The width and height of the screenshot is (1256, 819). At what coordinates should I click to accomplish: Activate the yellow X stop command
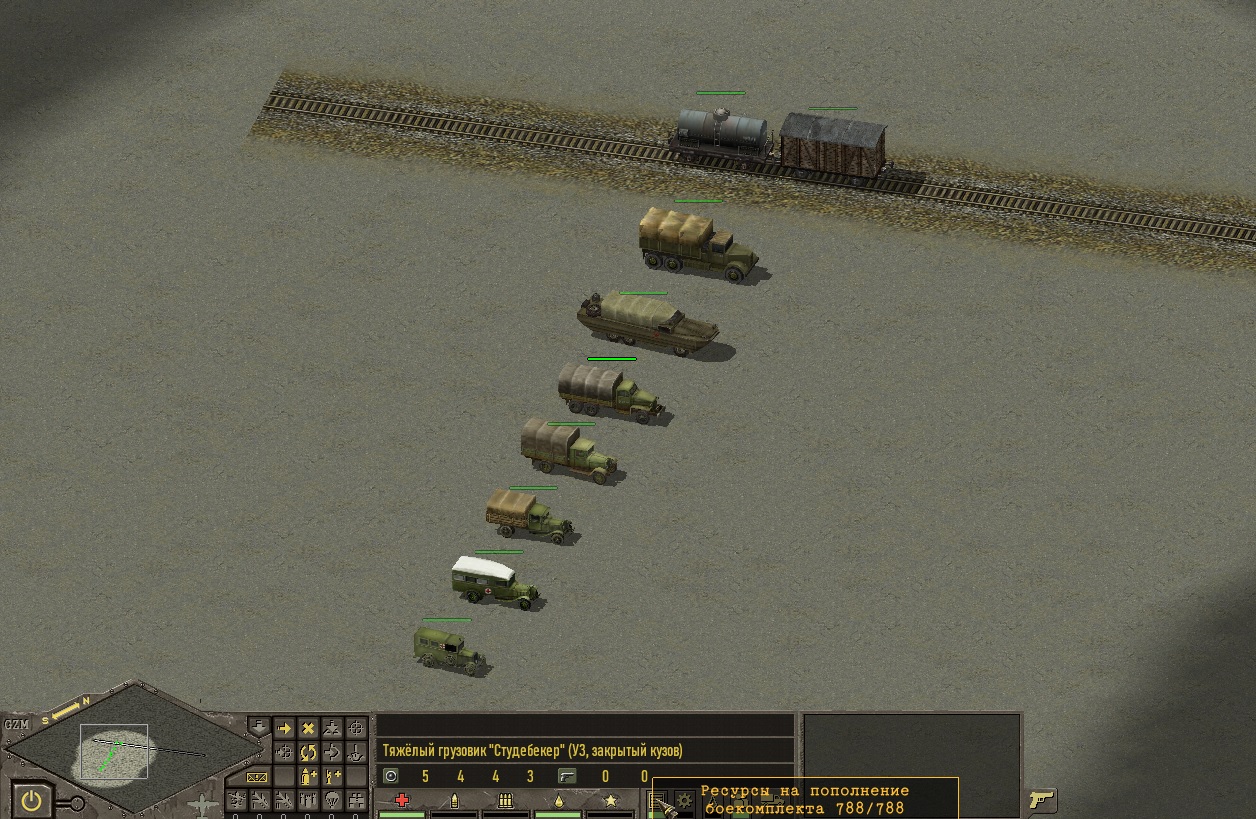coord(308,729)
